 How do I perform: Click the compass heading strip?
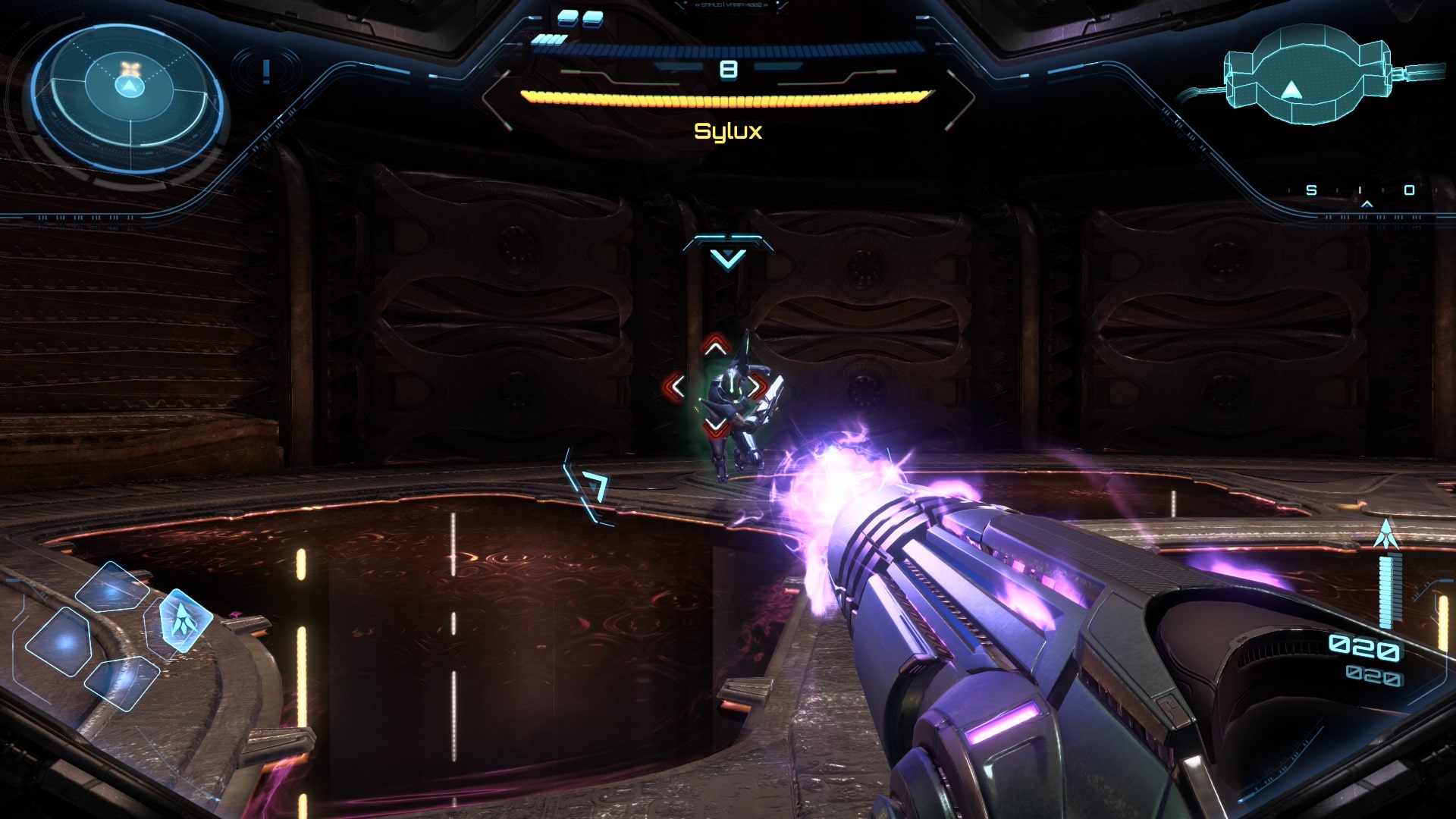tap(1361, 191)
